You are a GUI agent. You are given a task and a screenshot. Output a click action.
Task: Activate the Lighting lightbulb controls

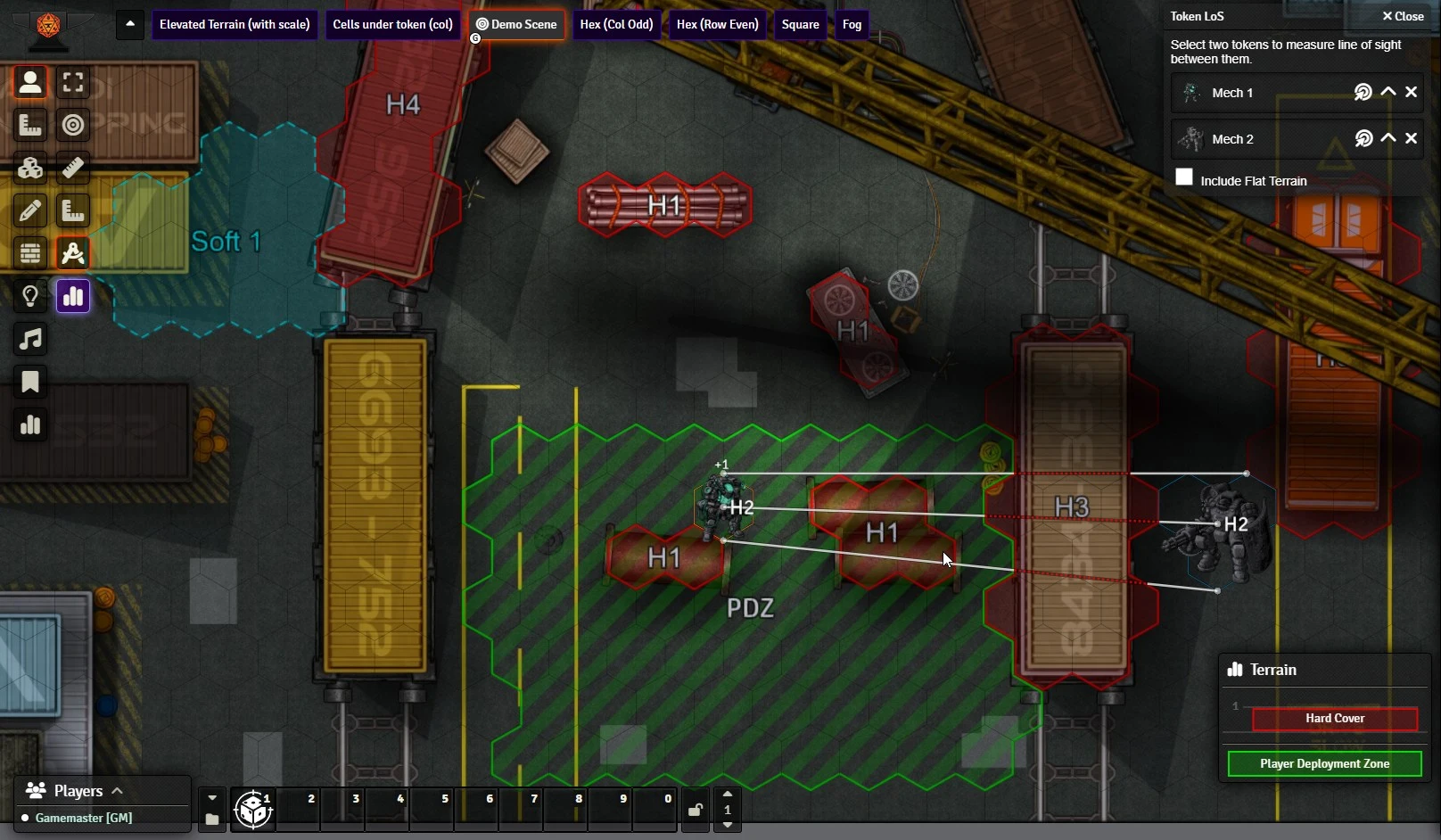(x=30, y=296)
